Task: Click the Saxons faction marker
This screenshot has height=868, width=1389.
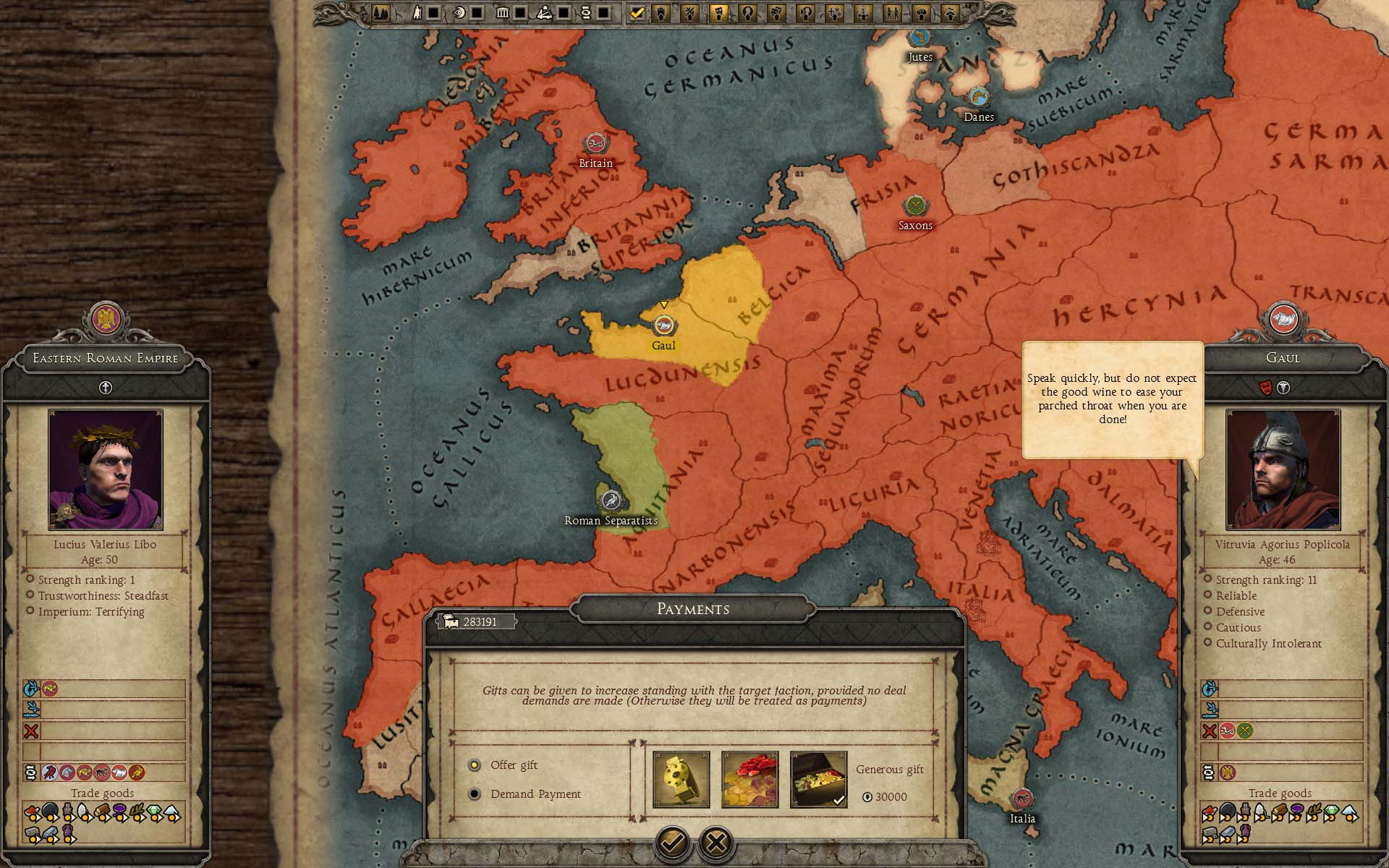Action: click(916, 206)
